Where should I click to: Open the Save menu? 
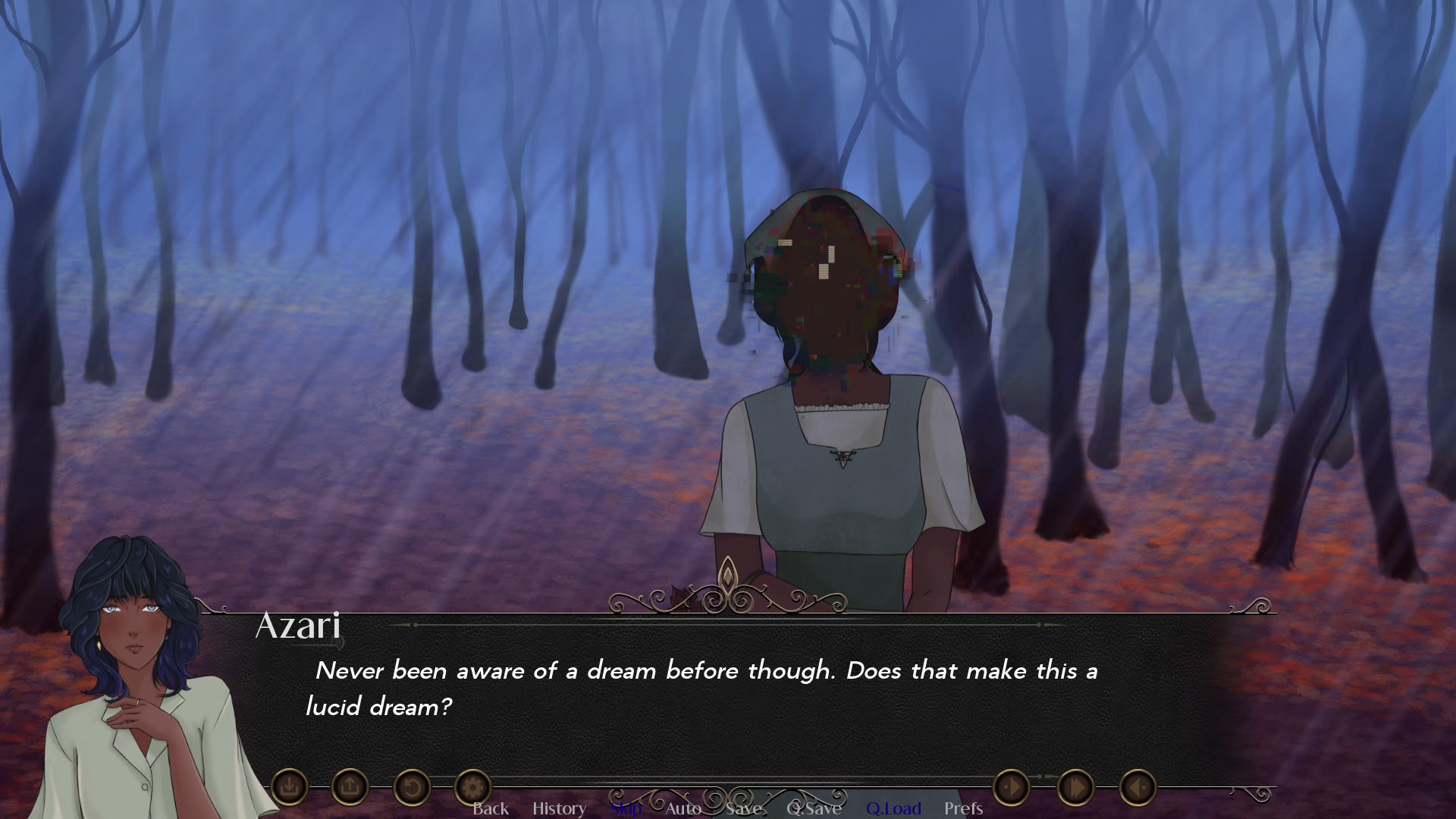click(743, 808)
